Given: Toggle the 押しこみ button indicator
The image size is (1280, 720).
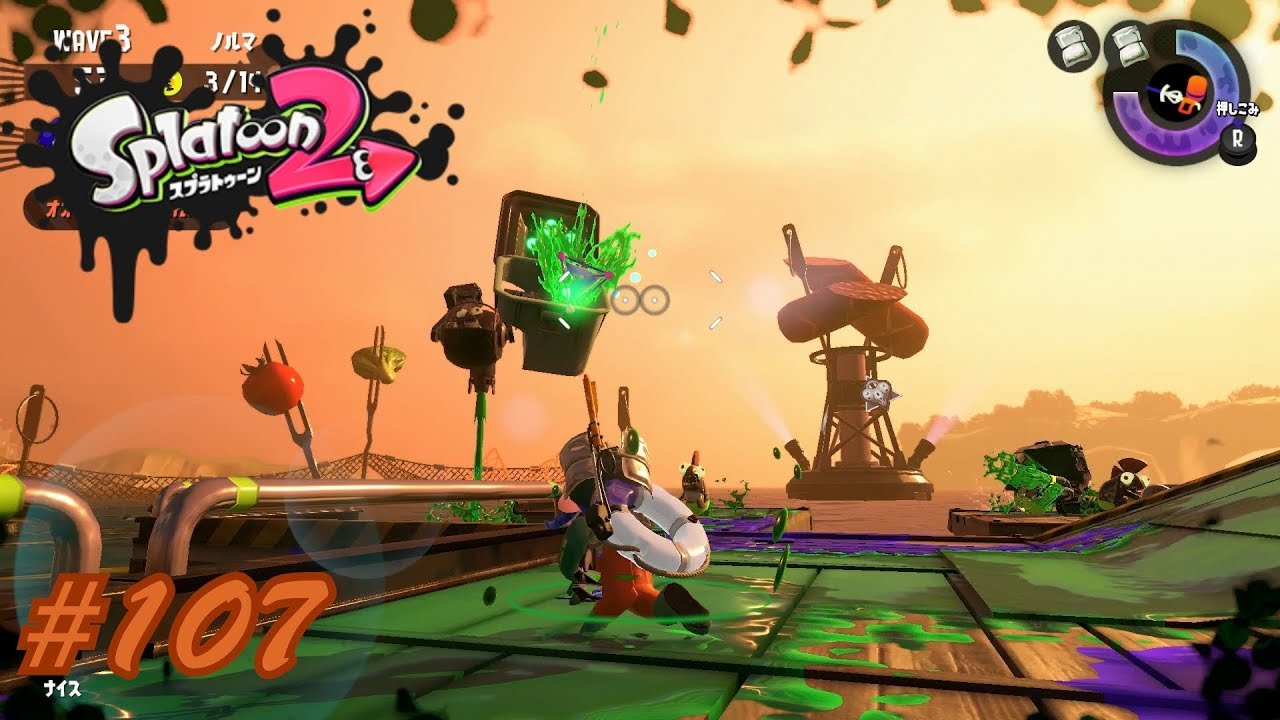Looking at the screenshot, I should [x=1235, y=108].
